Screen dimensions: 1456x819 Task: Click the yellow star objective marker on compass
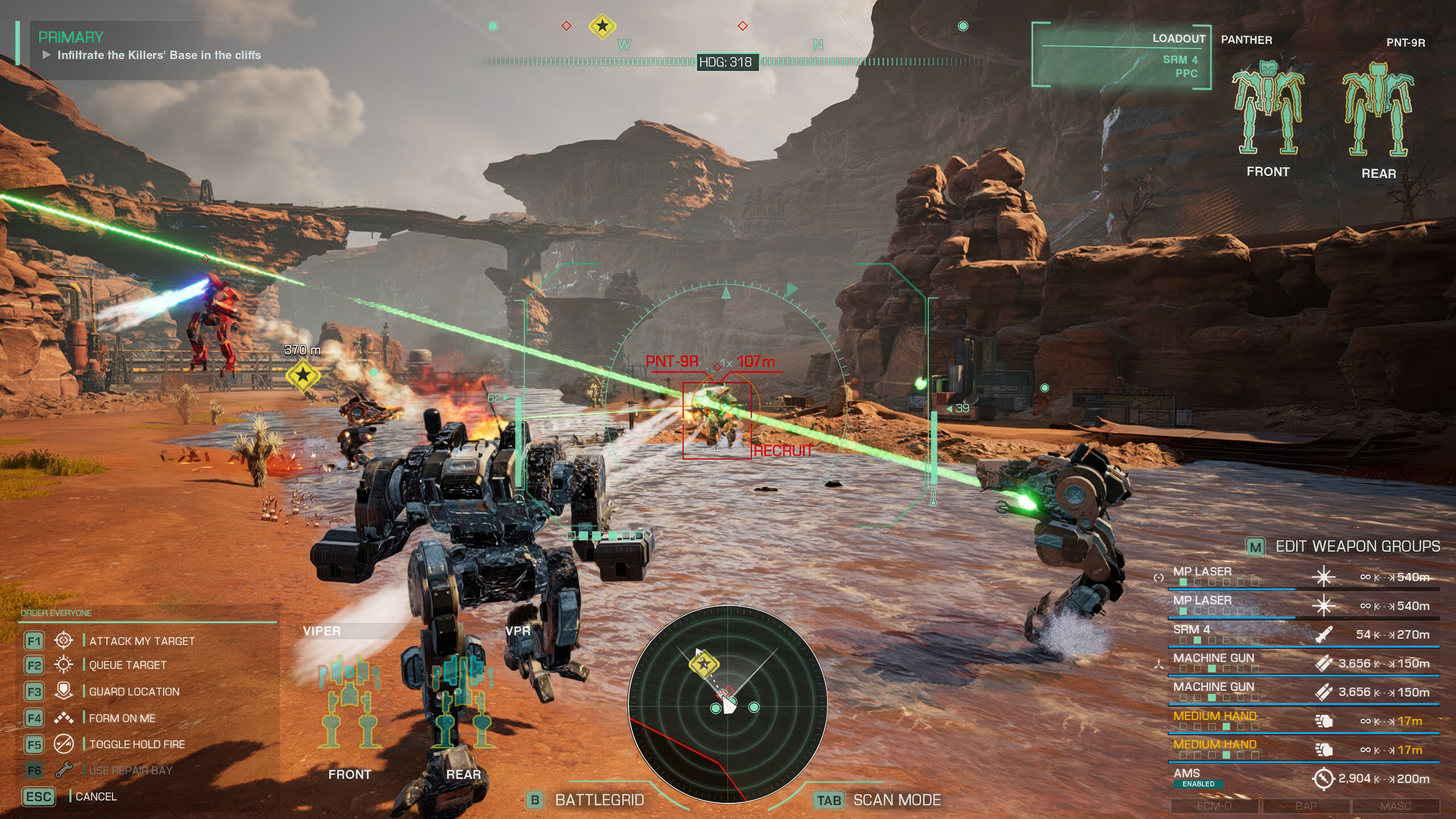(x=602, y=27)
